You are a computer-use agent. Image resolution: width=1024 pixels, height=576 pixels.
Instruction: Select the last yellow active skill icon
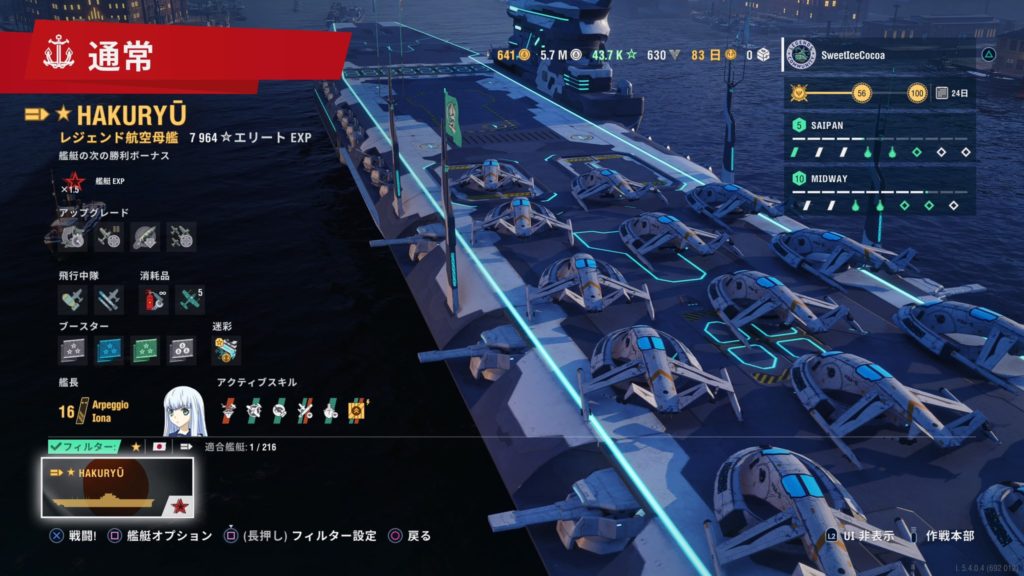pyautogui.click(x=356, y=409)
